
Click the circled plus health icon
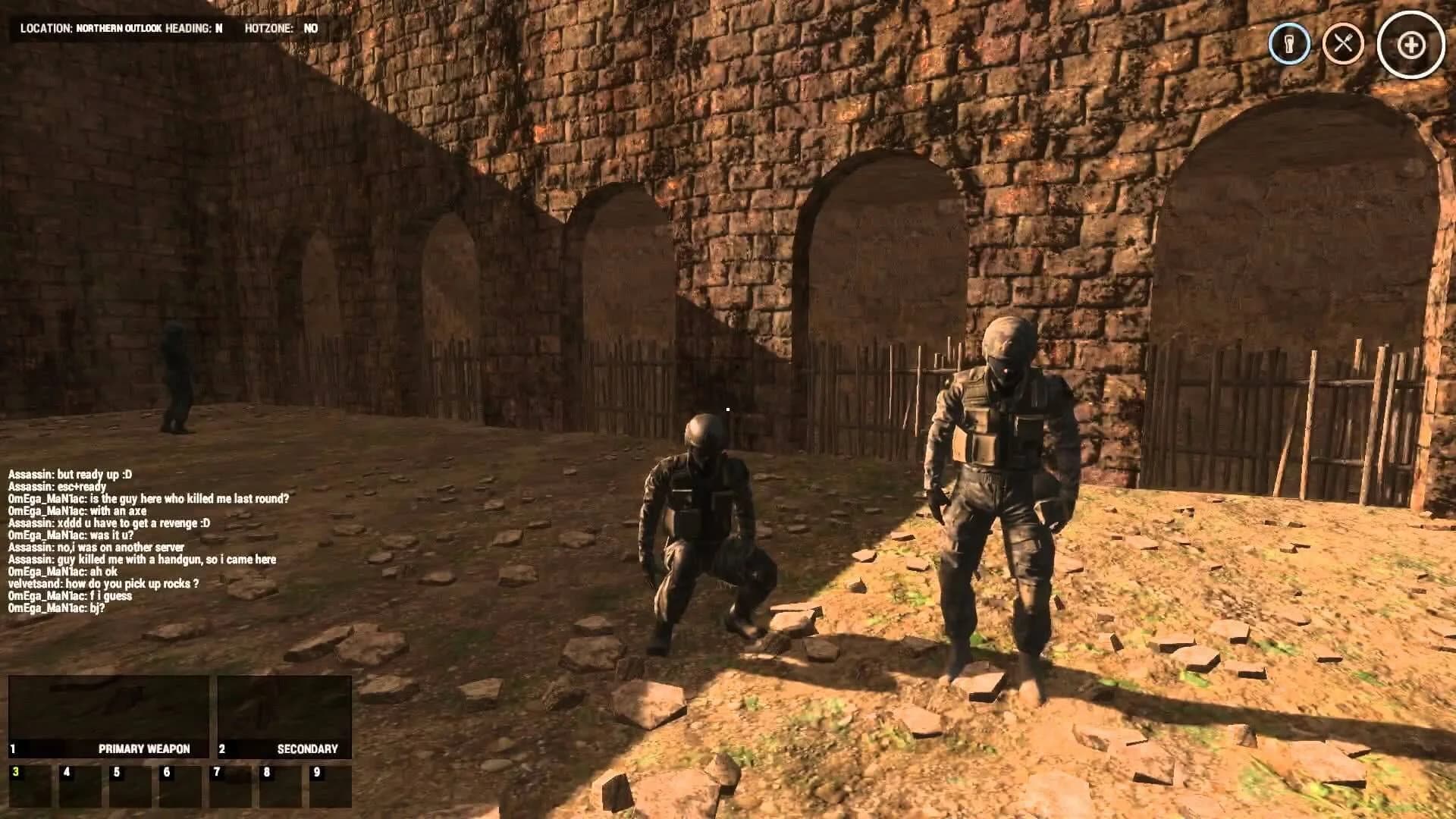[x=1409, y=45]
